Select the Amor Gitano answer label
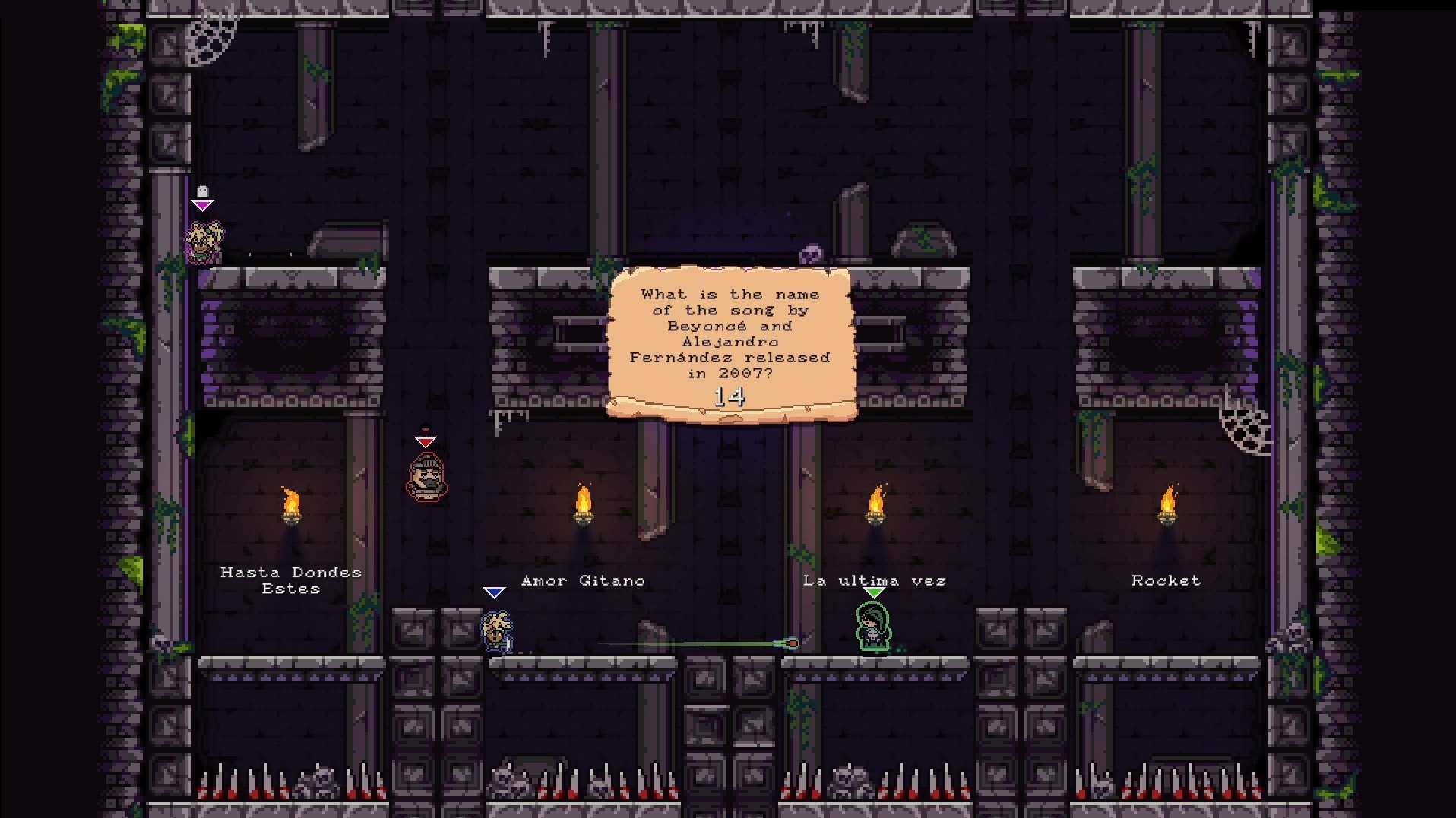The width and height of the screenshot is (1456, 818). [x=582, y=580]
